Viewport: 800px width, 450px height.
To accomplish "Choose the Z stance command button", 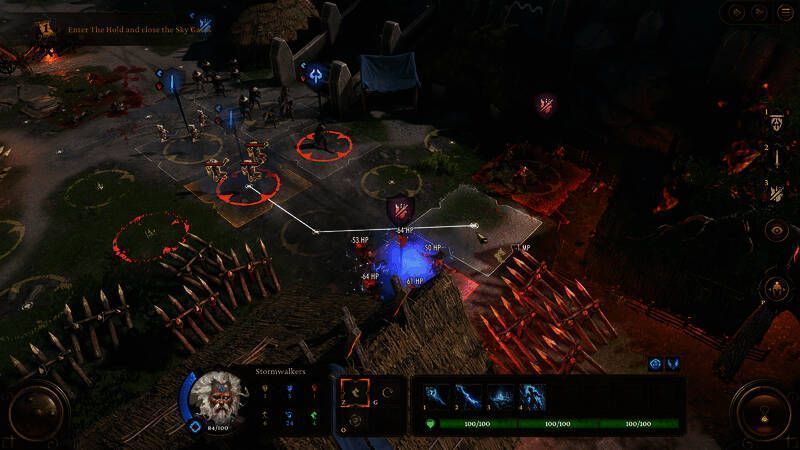I will (x=355, y=394).
